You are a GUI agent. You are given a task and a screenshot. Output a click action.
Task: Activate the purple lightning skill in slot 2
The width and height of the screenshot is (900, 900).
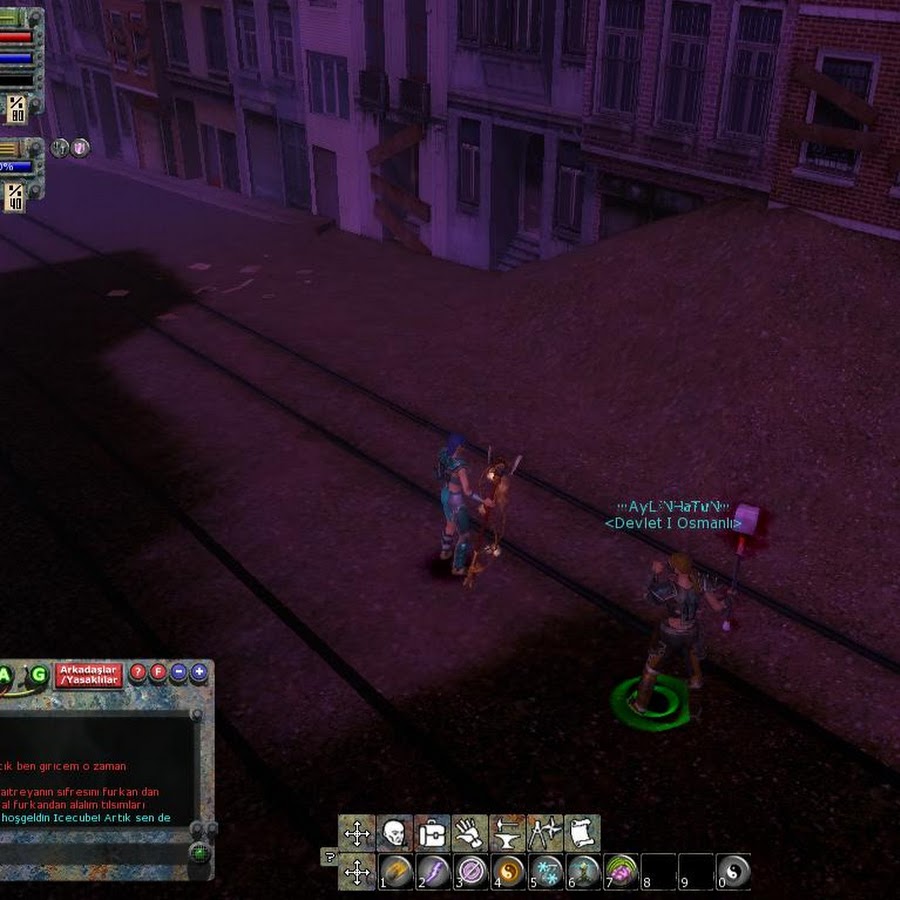click(x=434, y=871)
